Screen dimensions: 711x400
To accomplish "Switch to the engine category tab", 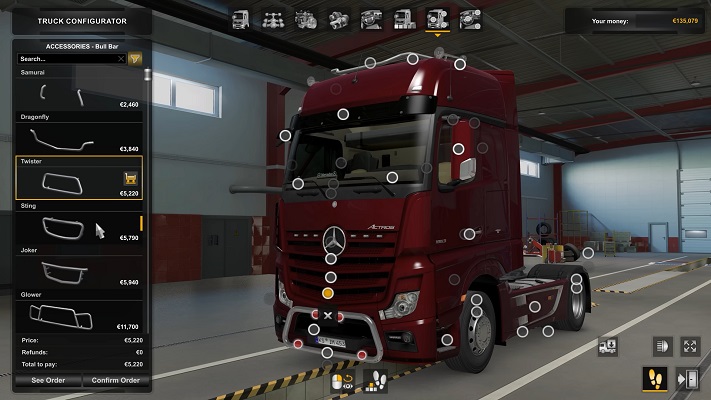I will pos(306,18).
